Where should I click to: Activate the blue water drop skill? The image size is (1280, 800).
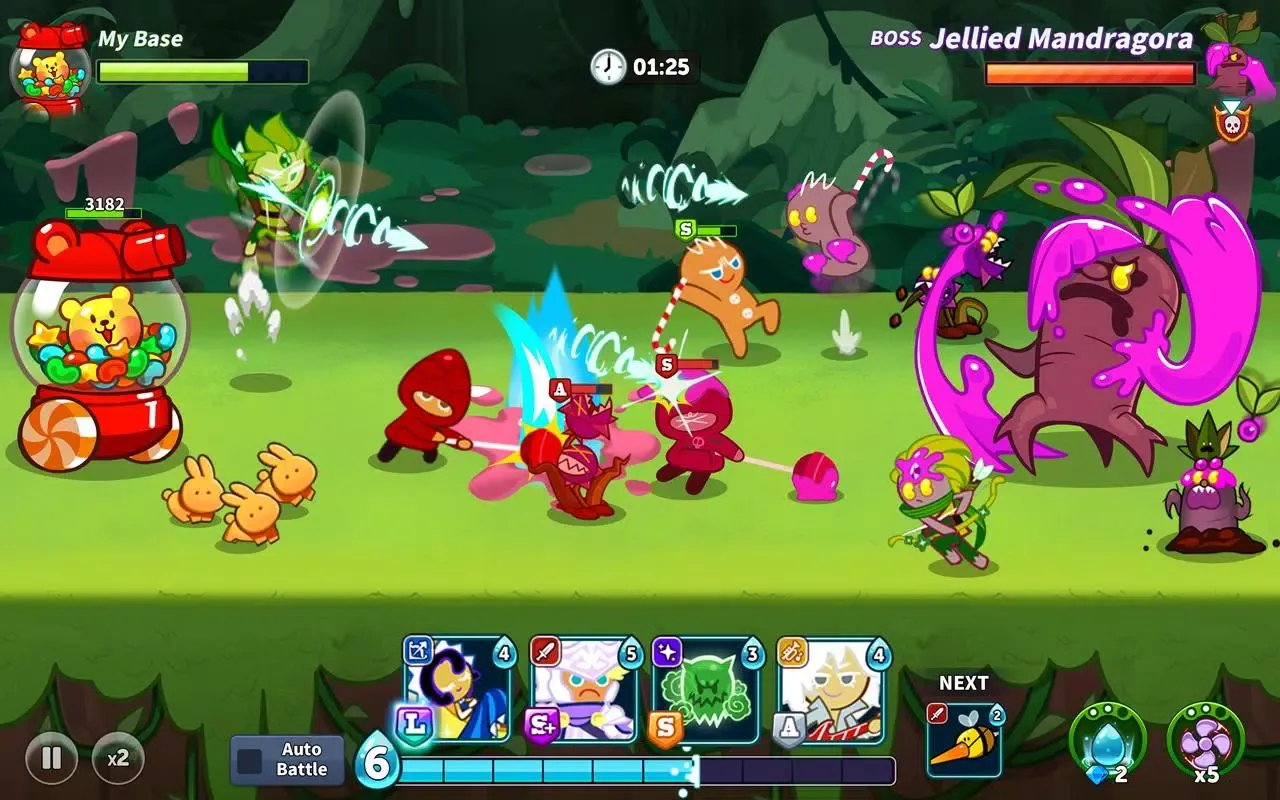pyautogui.click(x=1107, y=742)
